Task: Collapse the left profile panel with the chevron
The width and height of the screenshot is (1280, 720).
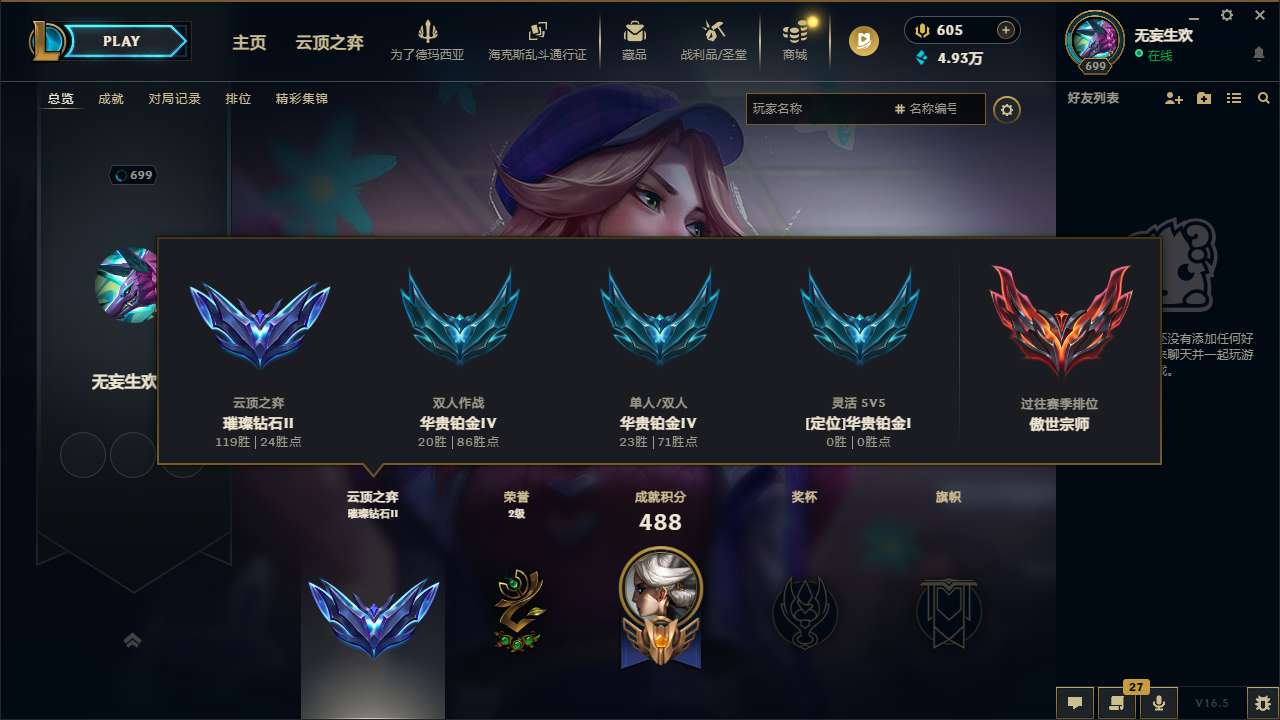Action: point(133,641)
